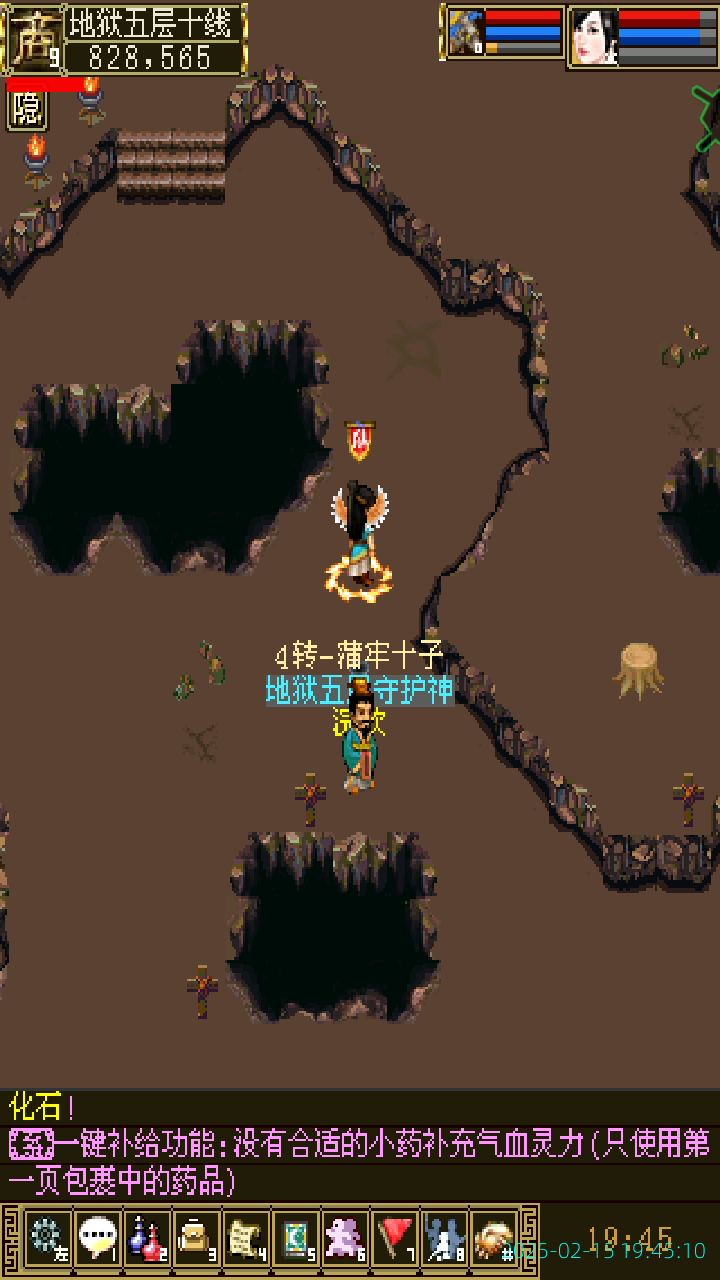Open the chat speech bubble
This screenshot has width=720, height=1280.
(97, 1238)
